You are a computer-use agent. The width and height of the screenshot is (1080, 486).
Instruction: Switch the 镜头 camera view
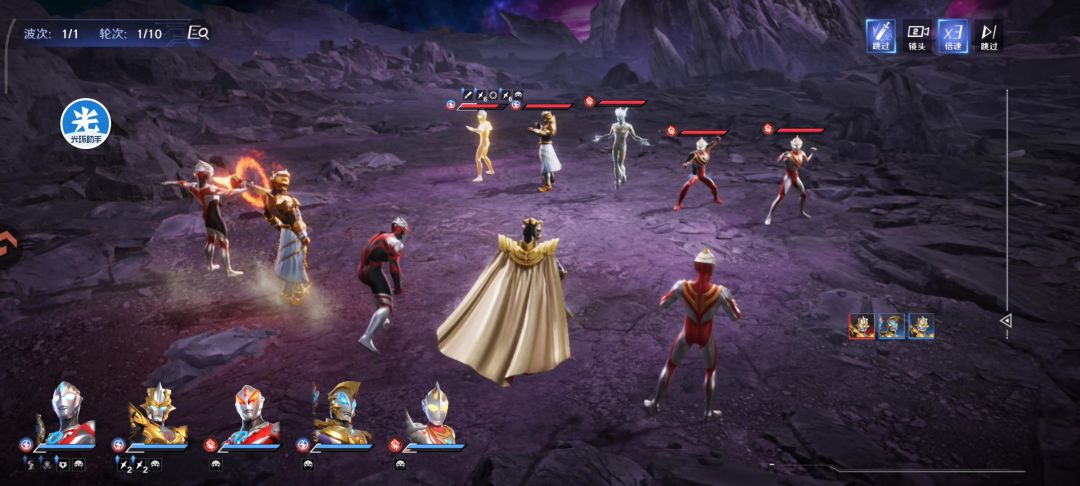click(917, 36)
